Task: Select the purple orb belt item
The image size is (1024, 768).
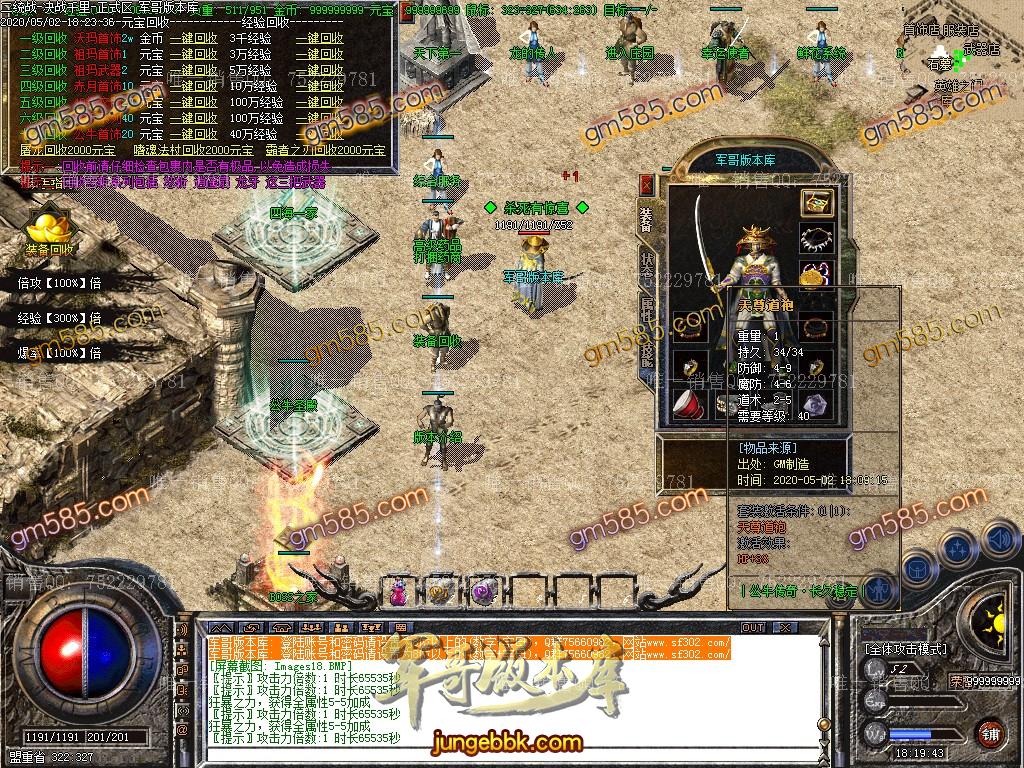Action: pos(485,591)
